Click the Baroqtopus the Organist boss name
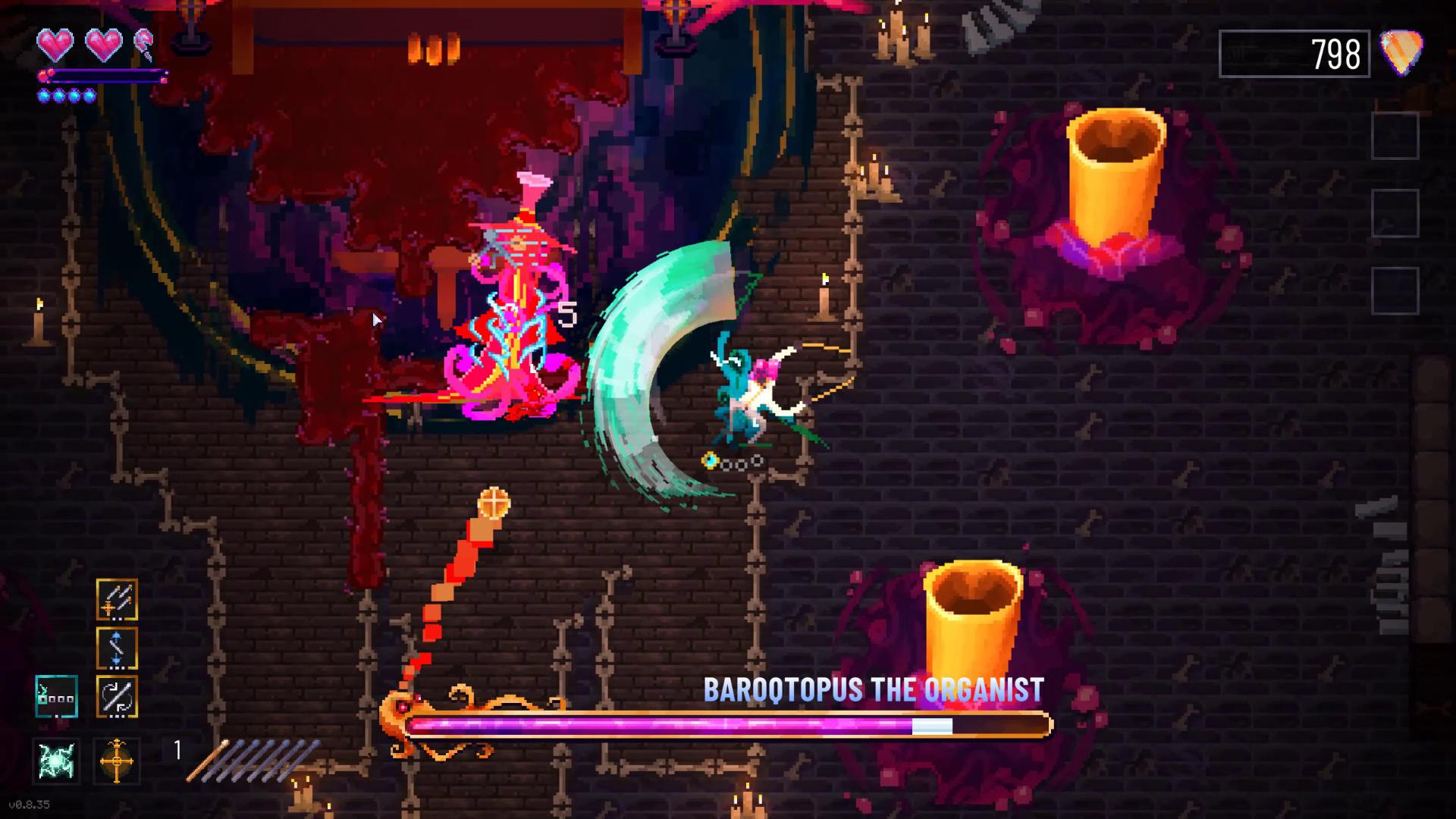 click(874, 690)
